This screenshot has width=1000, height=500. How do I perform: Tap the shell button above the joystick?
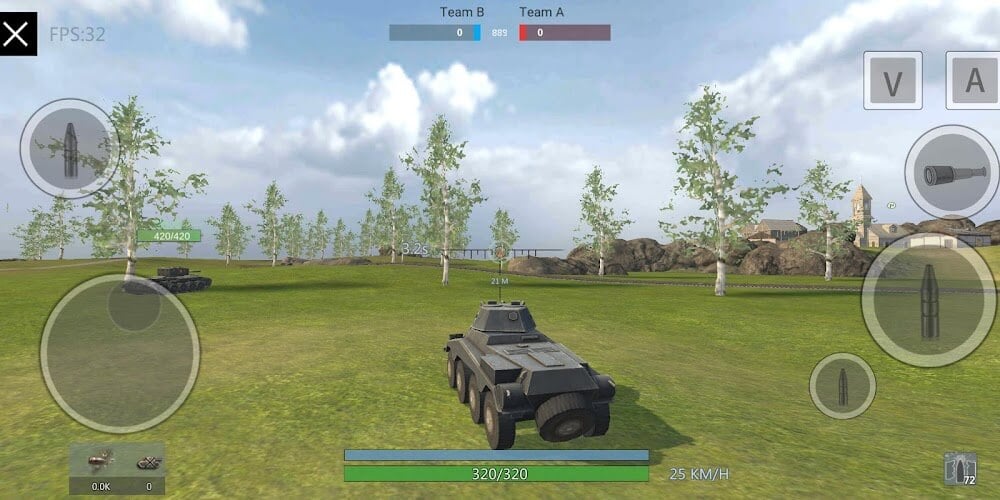tap(70, 148)
